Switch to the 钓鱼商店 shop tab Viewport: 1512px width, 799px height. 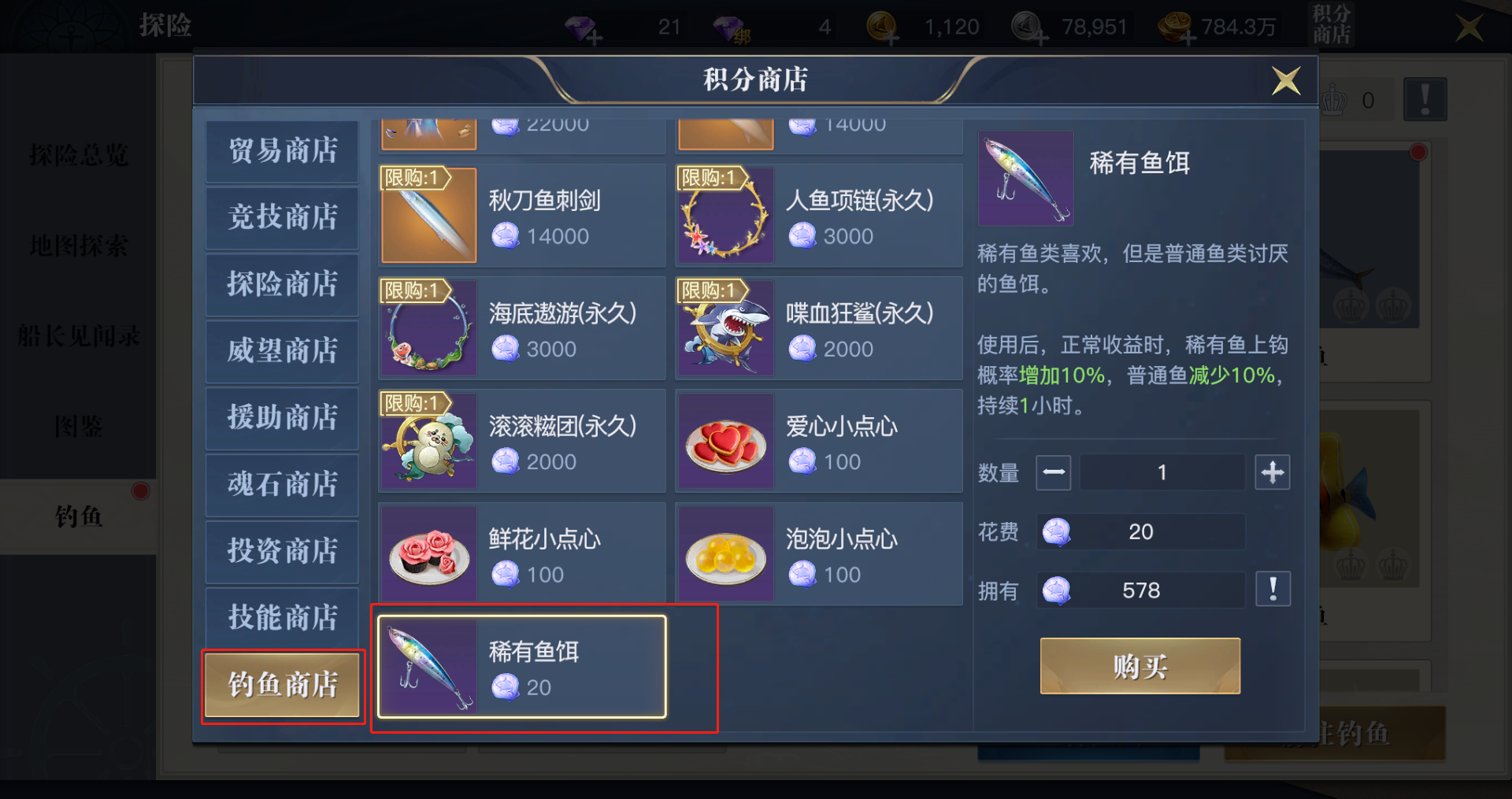click(x=282, y=685)
